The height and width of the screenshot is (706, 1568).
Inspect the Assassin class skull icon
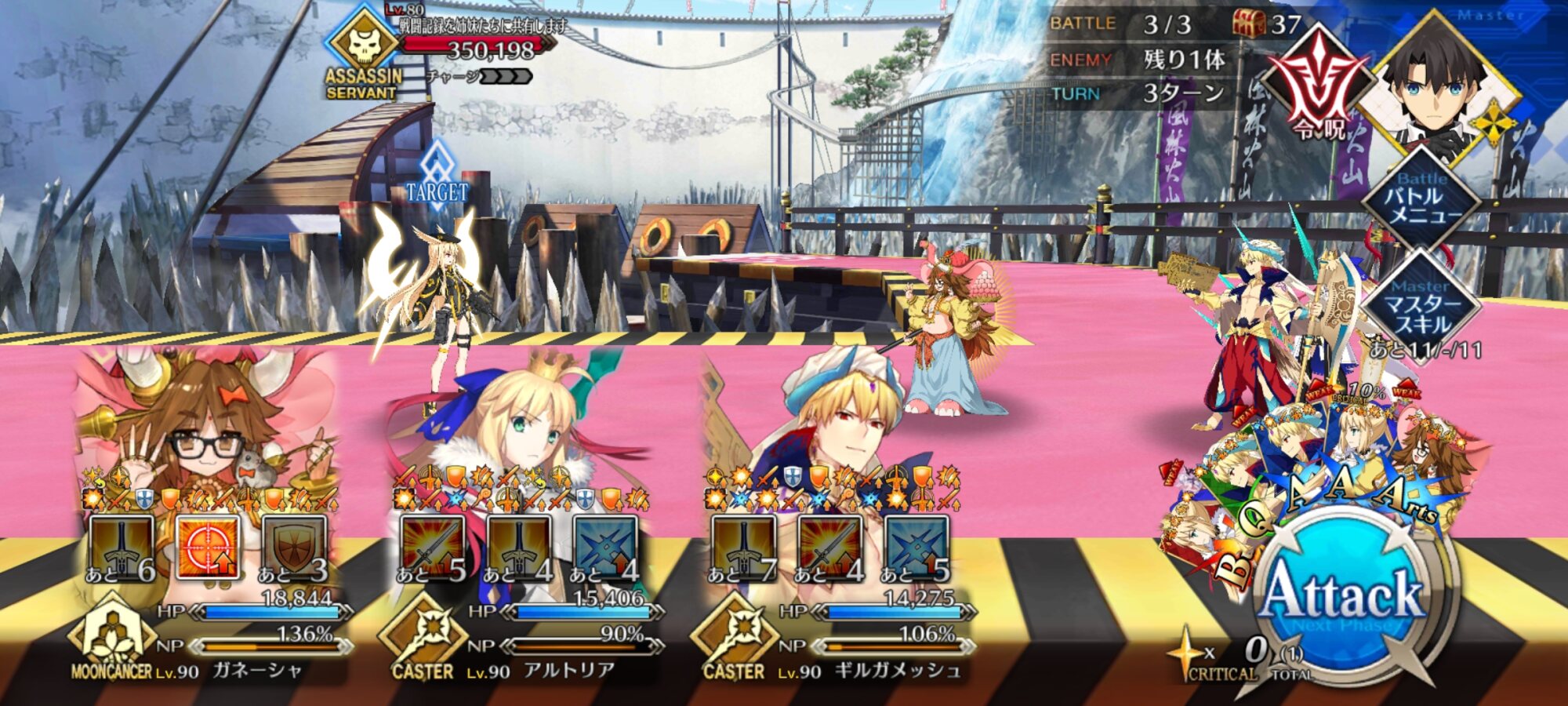[x=364, y=45]
